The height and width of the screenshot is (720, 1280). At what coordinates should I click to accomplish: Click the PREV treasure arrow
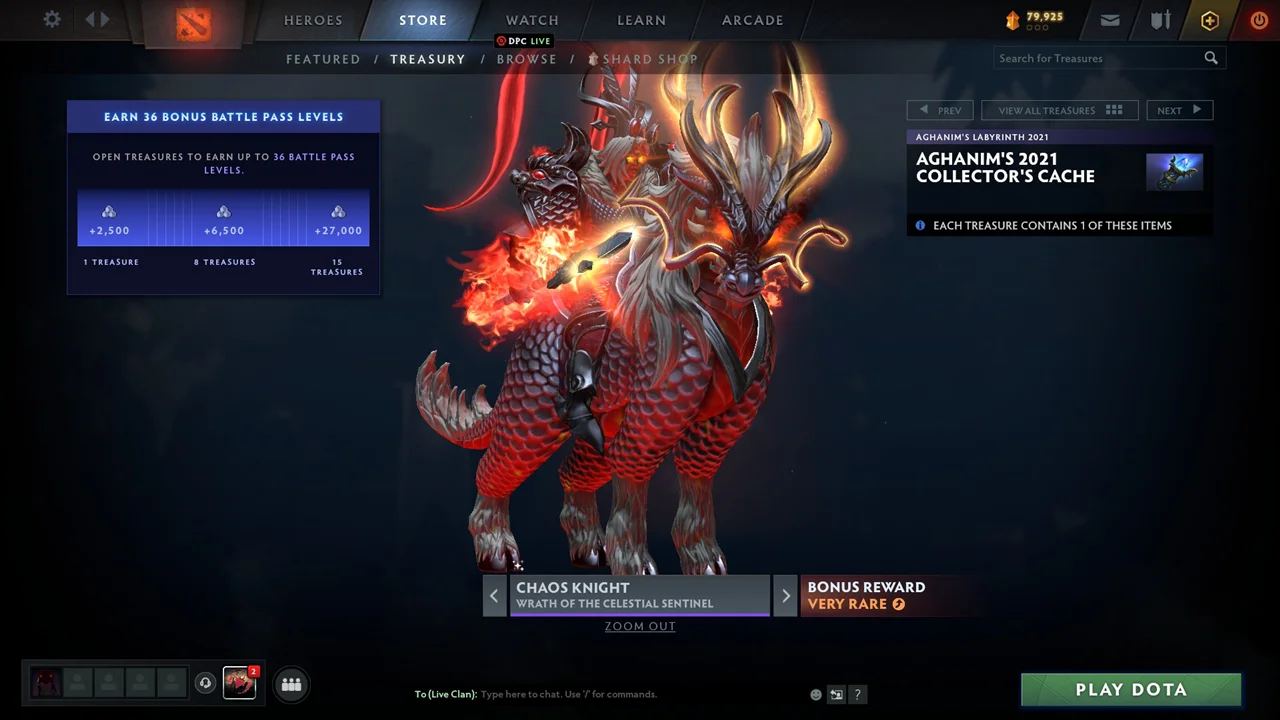point(939,110)
